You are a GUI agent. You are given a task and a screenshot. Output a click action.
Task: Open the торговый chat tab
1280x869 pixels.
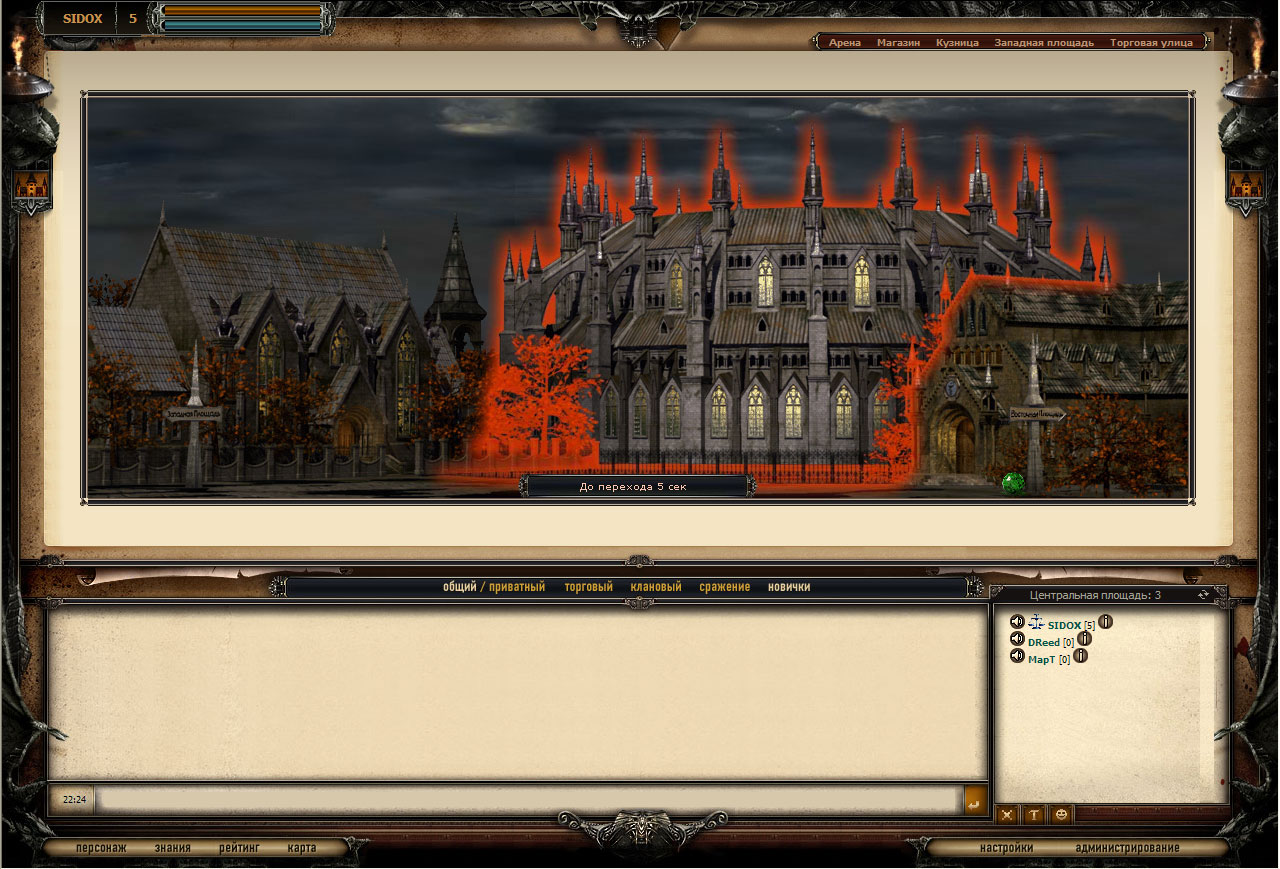(x=588, y=587)
